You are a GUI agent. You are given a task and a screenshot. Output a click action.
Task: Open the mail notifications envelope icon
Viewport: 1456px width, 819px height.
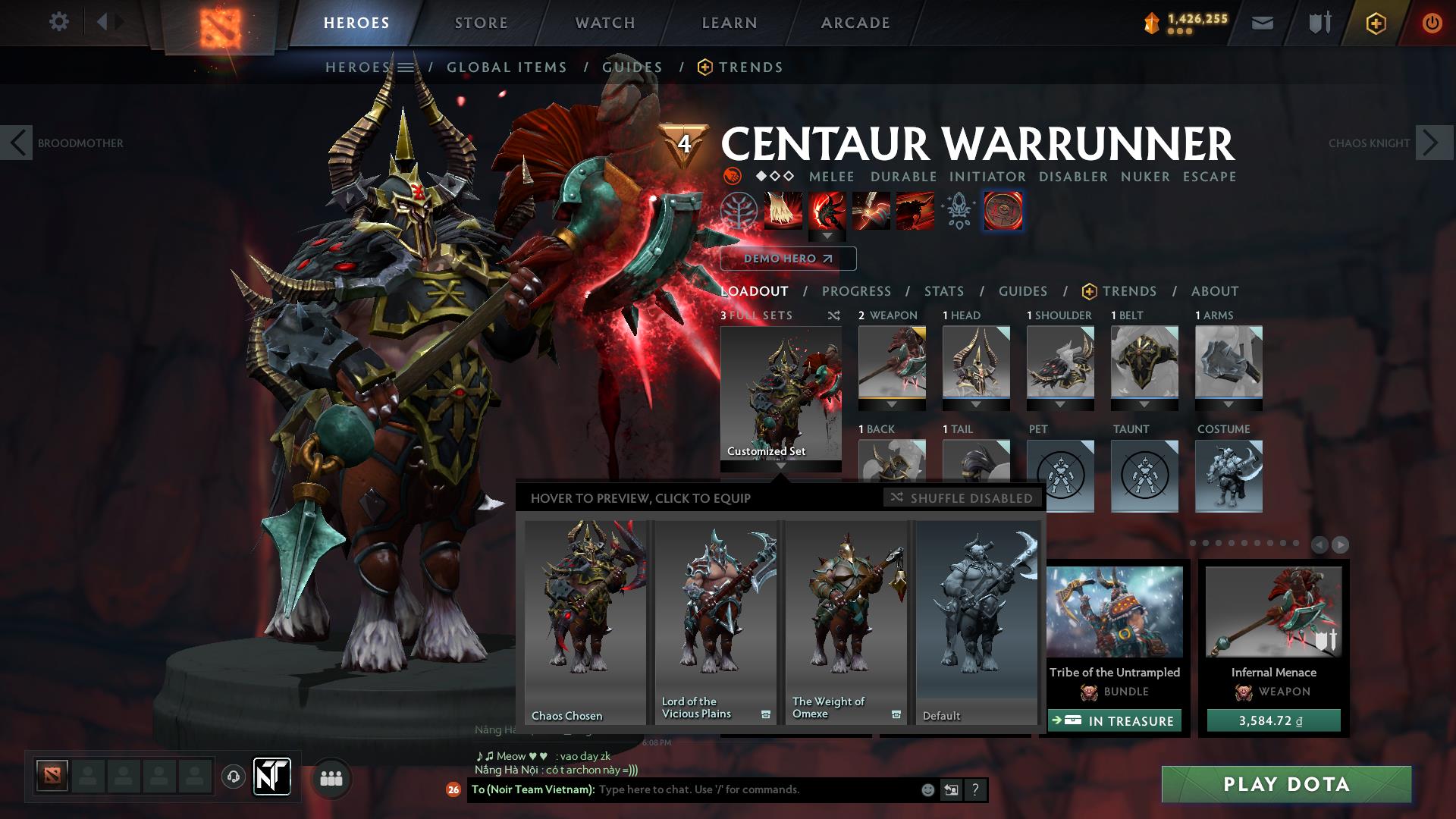[1262, 21]
